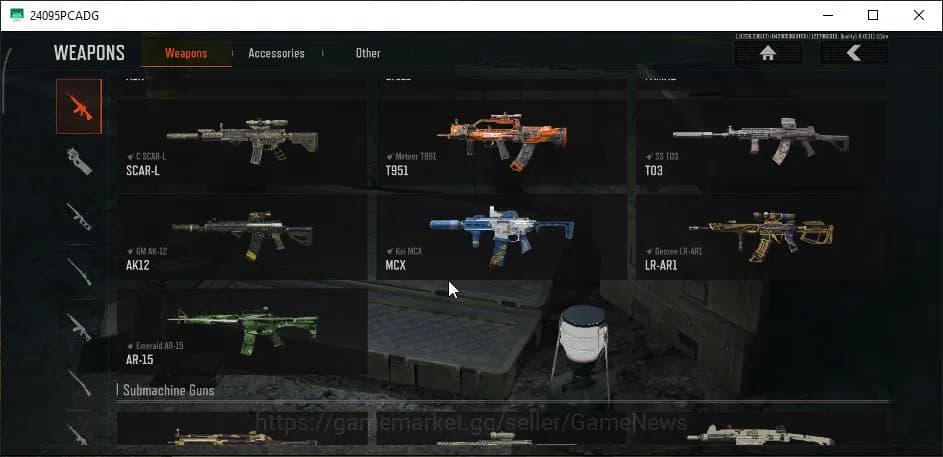943x457 pixels.
Task: Maximize the game window
Action: click(x=873, y=15)
